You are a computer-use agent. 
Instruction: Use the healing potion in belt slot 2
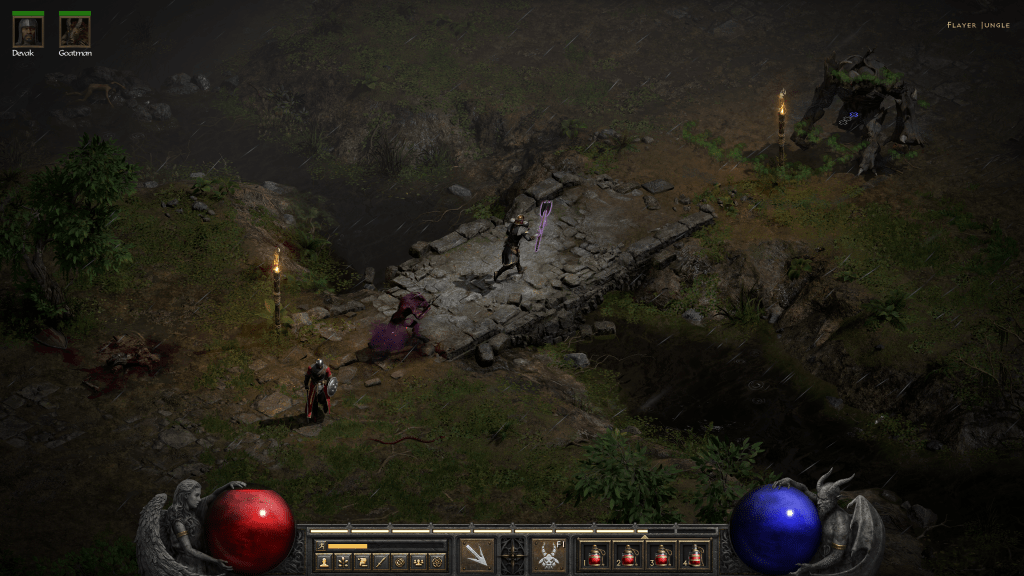point(628,555)
